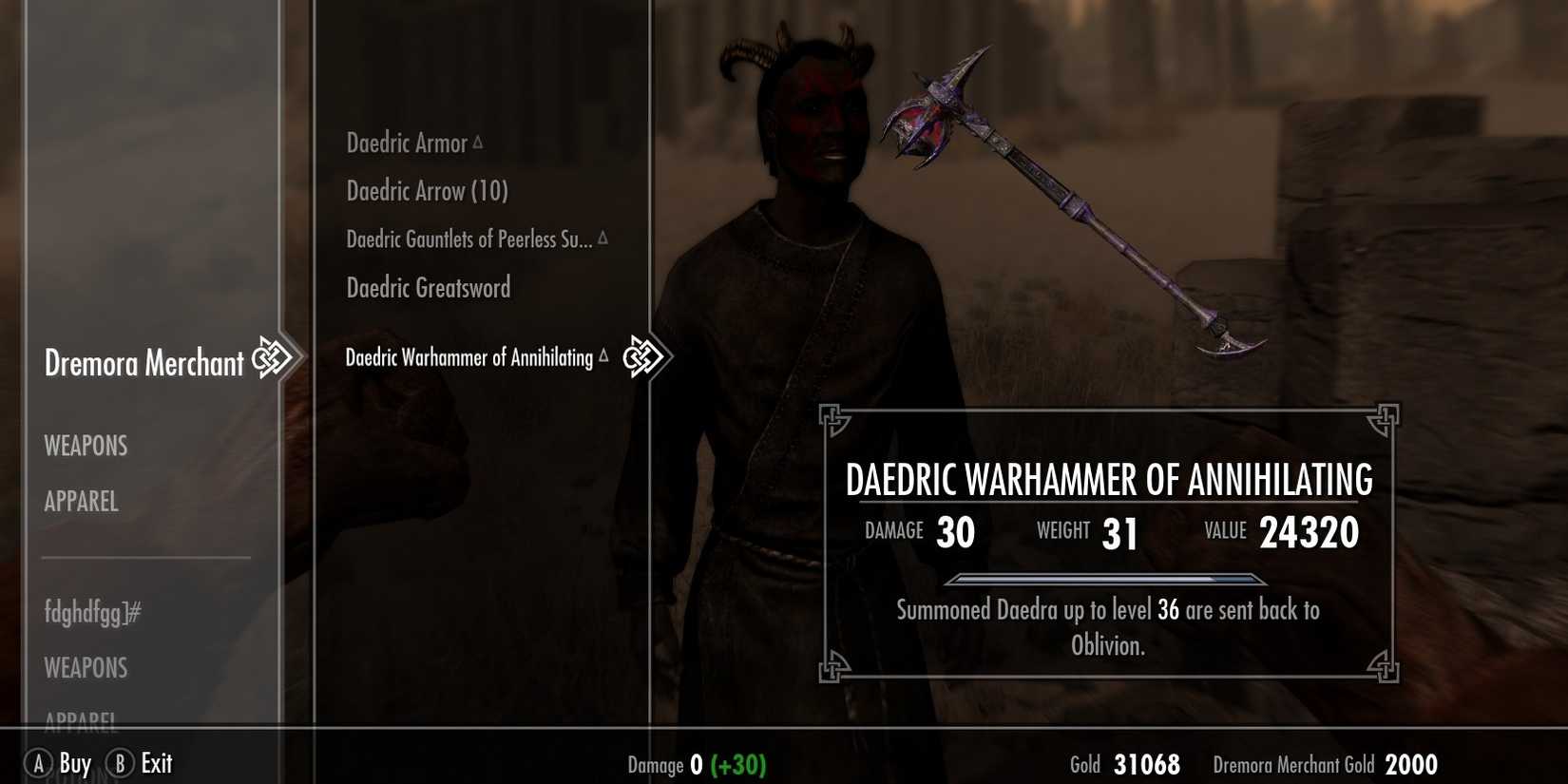This screenshot has width=1568, height=784.
Task: Select the APPAREL category under Dremora Merchant
Action: 81,501
